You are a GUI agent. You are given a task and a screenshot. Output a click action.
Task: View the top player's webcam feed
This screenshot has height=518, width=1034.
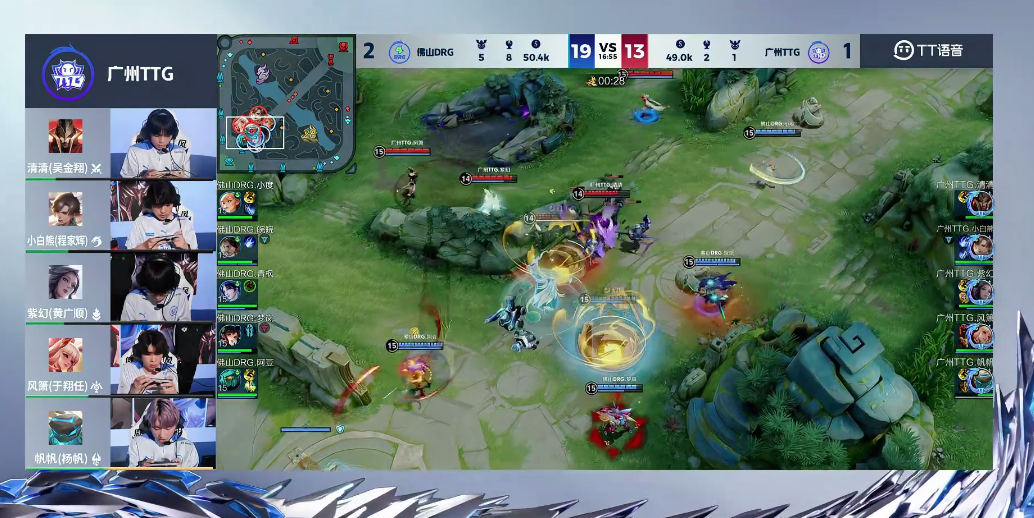click(x=162, y=143)
